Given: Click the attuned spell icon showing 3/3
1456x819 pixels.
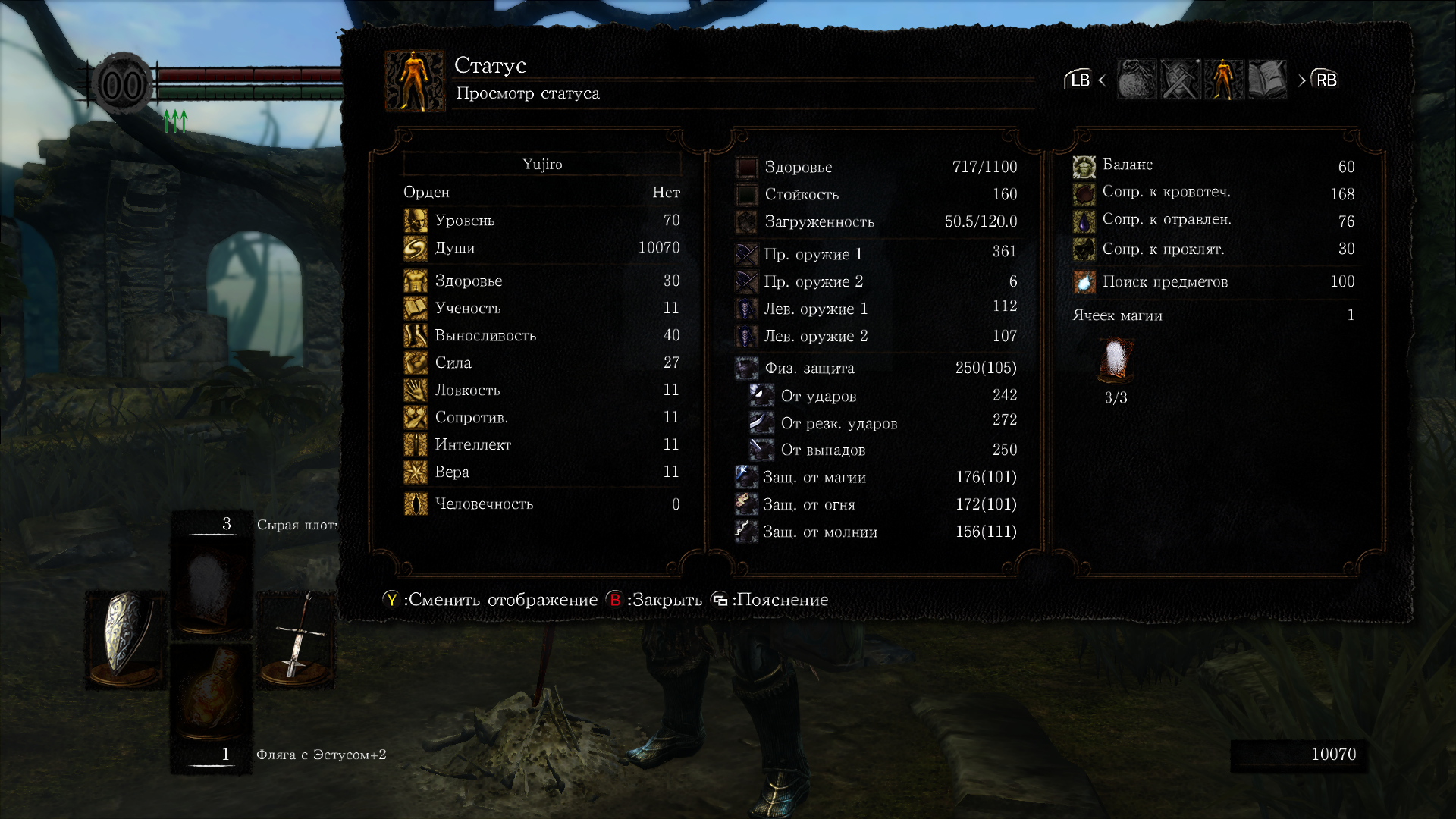Looking at the screenshot, I should pos(1116,362).
